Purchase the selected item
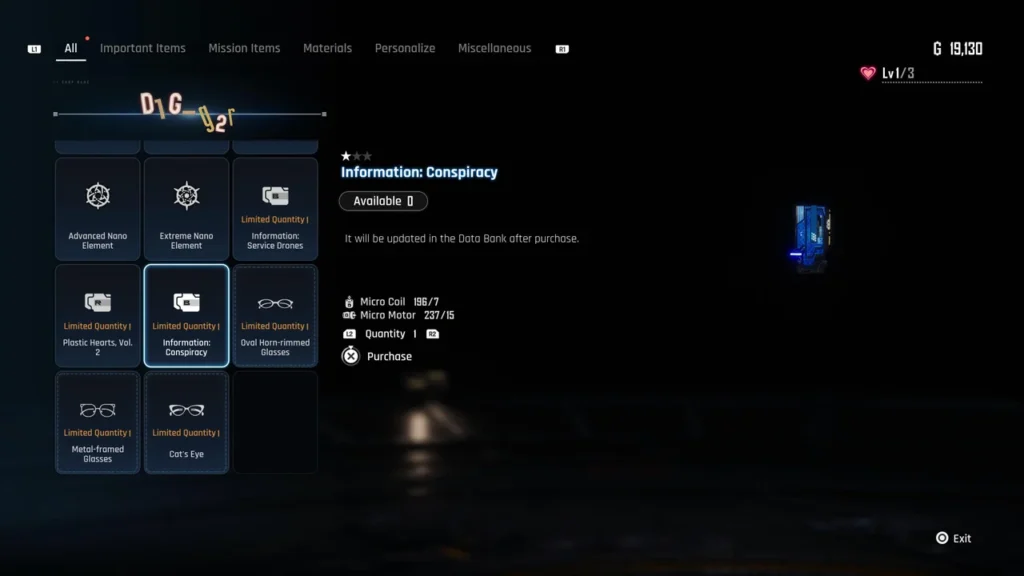This screenshot has height=576, width=1024. [378, 356]
